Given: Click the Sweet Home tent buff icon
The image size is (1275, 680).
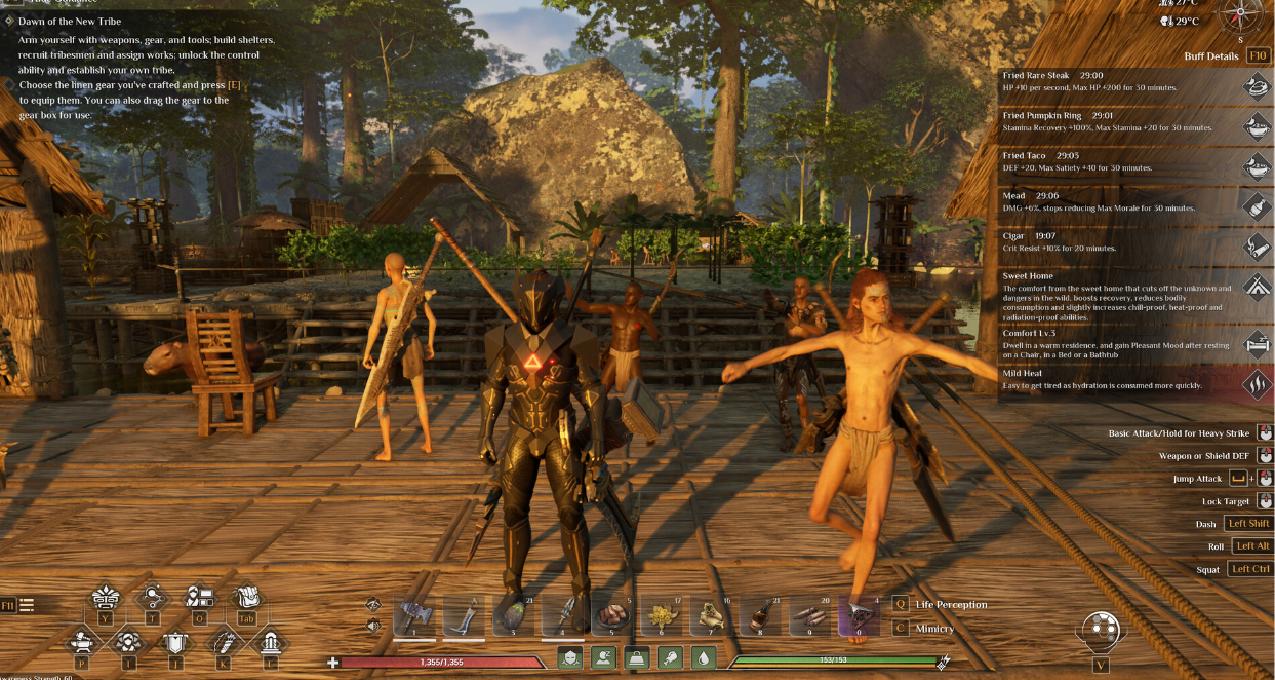Looking at the screenshot, I should tap(1255, 286).
